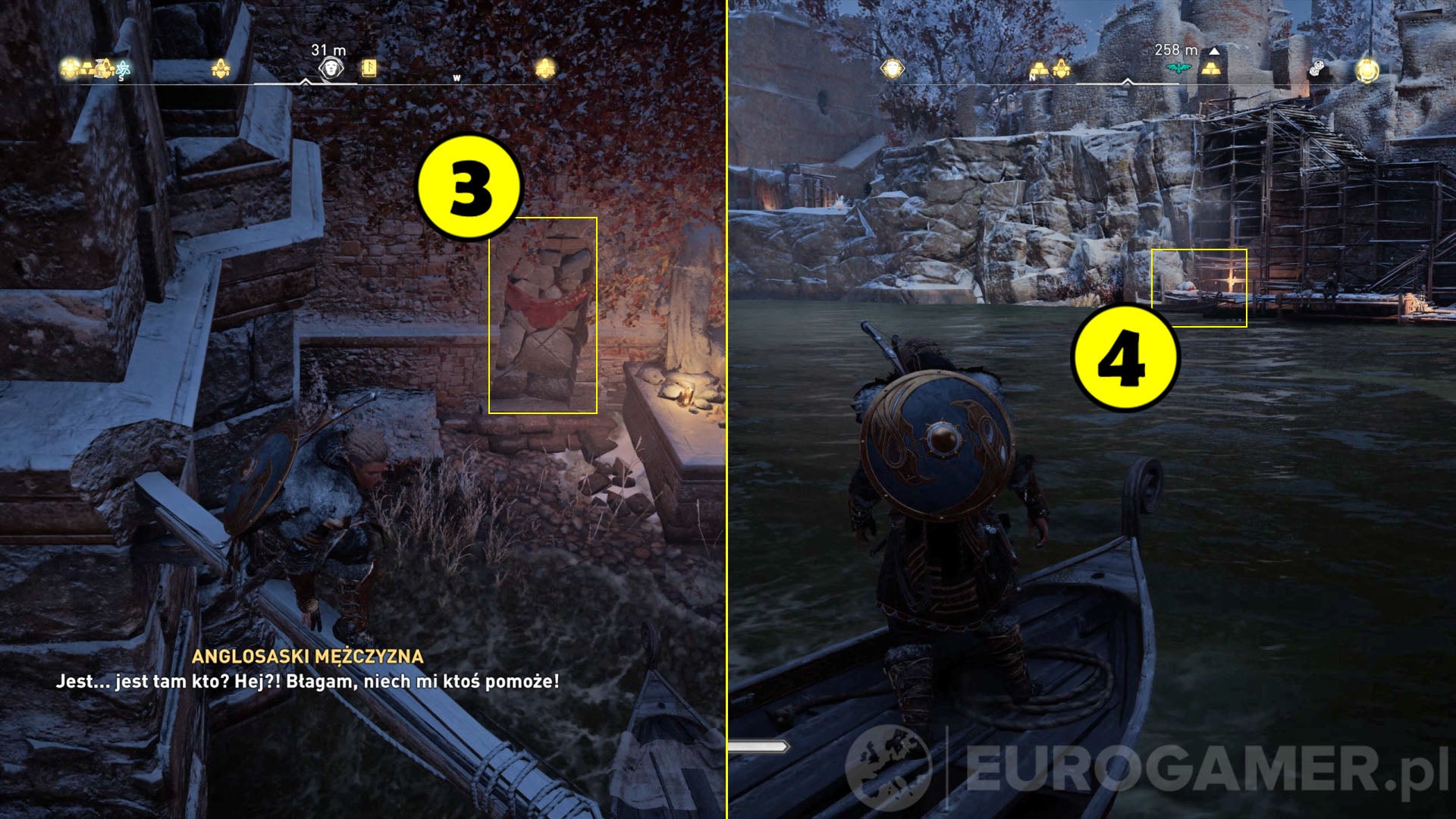Select the highlighted stone pillar inside the yellow rectangle
The width and height of the screenshot is (1456, 819).
[542, 315]
